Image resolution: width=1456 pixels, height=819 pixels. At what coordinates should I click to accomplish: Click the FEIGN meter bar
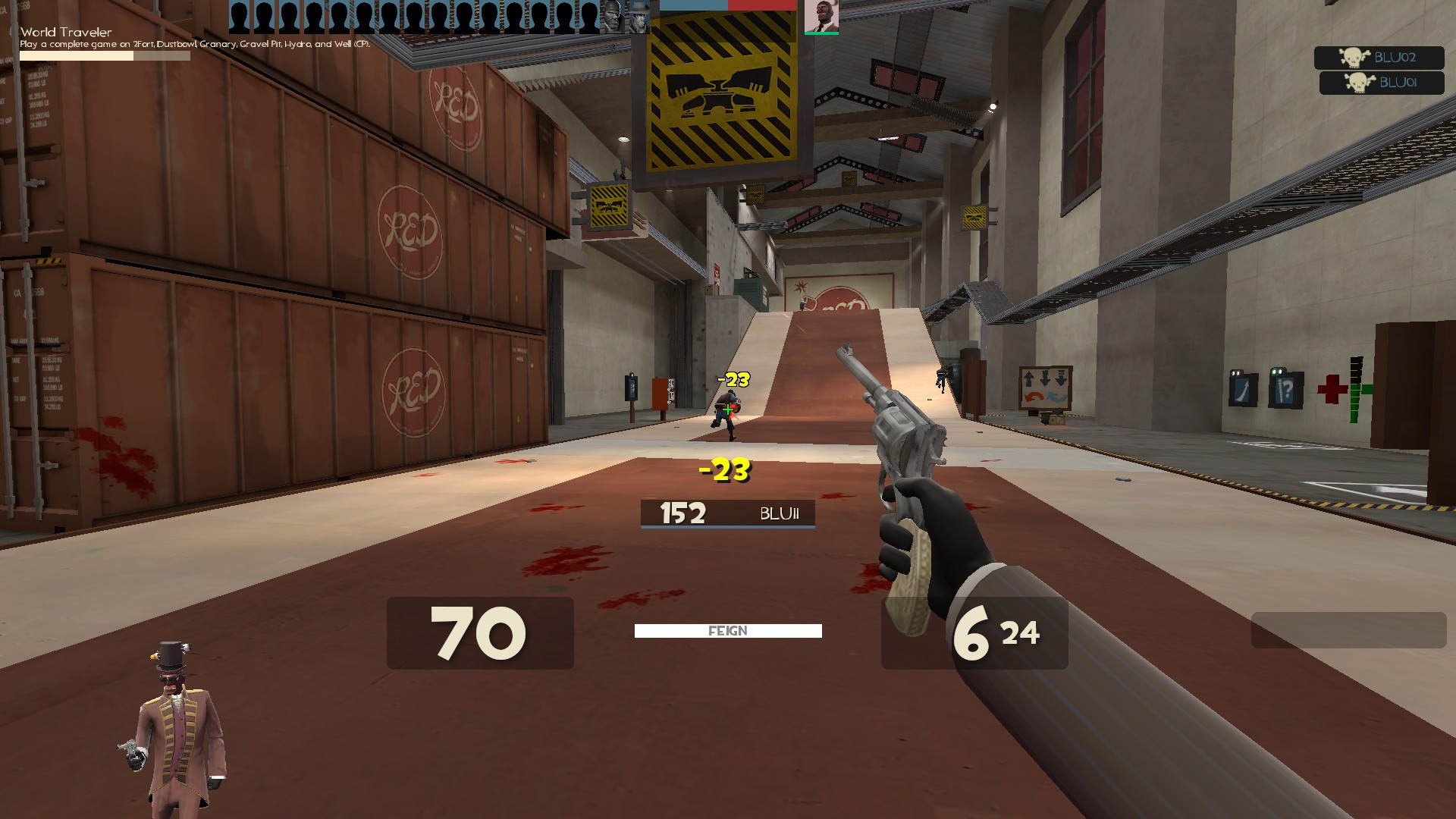[727, 630]
